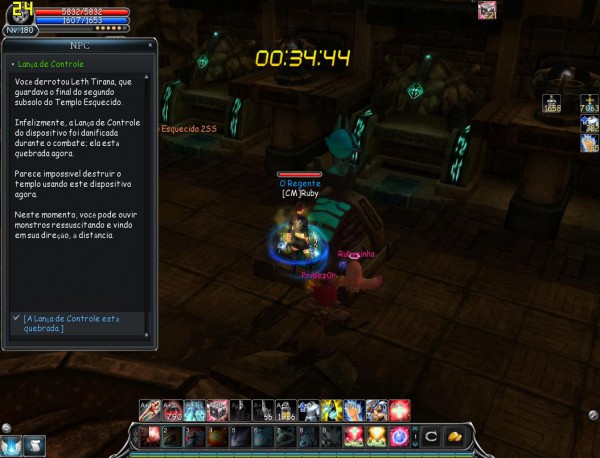Click the gold coins button on the hotbar

453,437
